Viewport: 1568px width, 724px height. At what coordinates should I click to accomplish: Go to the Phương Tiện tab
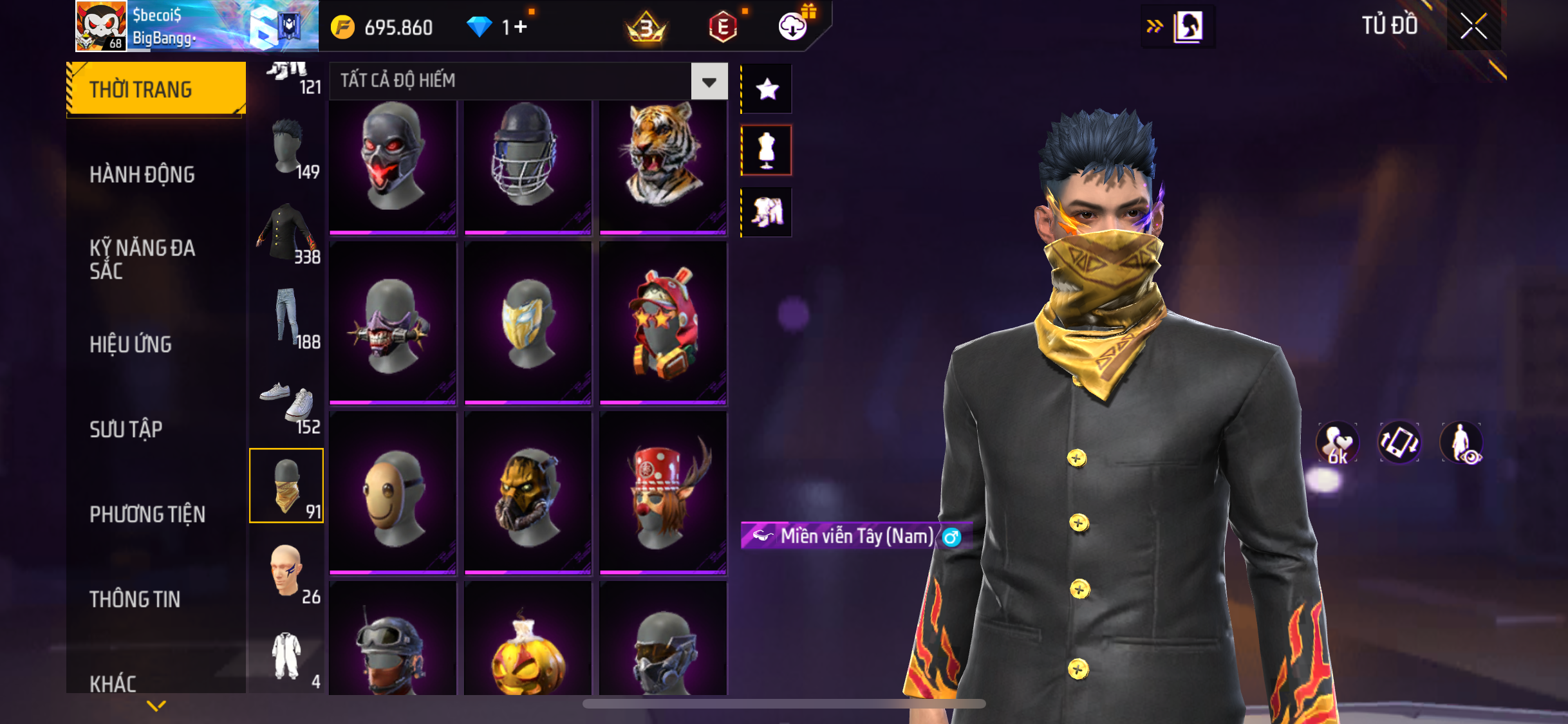pos(147,514)
